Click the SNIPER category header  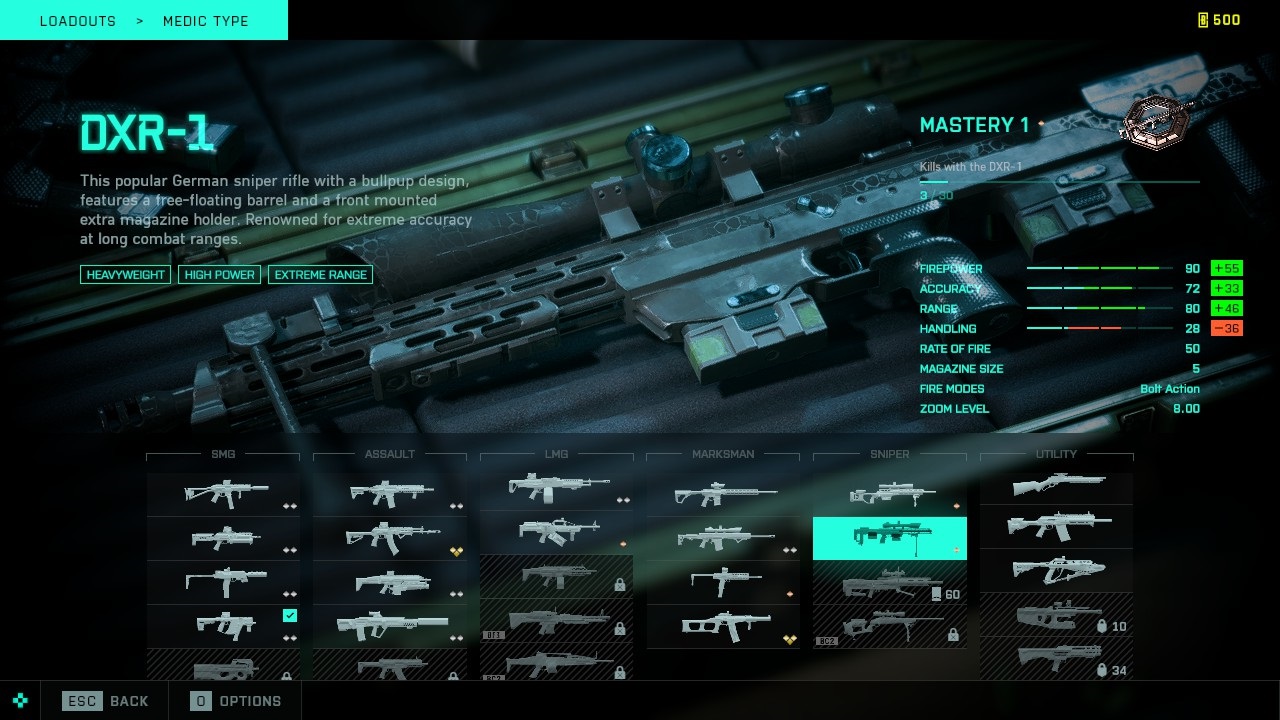tap(888, 454)
